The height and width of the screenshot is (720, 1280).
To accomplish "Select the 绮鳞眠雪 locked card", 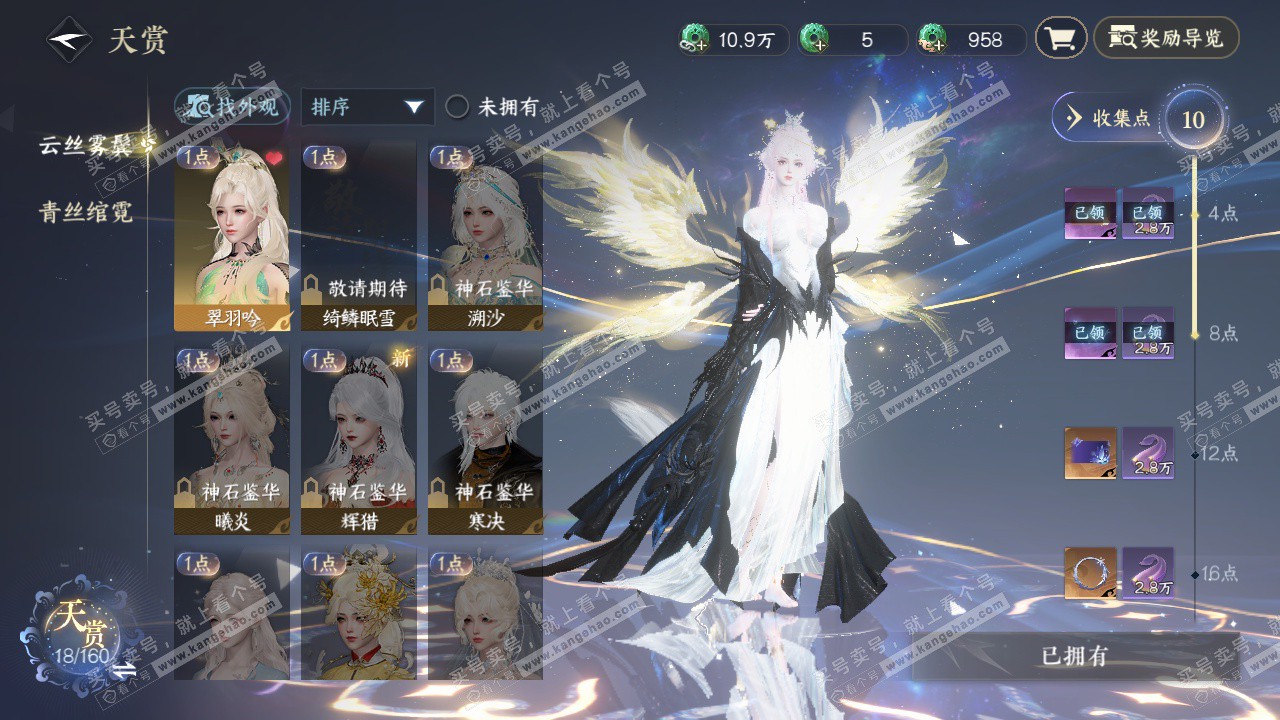I will click(x=358, y=237).
